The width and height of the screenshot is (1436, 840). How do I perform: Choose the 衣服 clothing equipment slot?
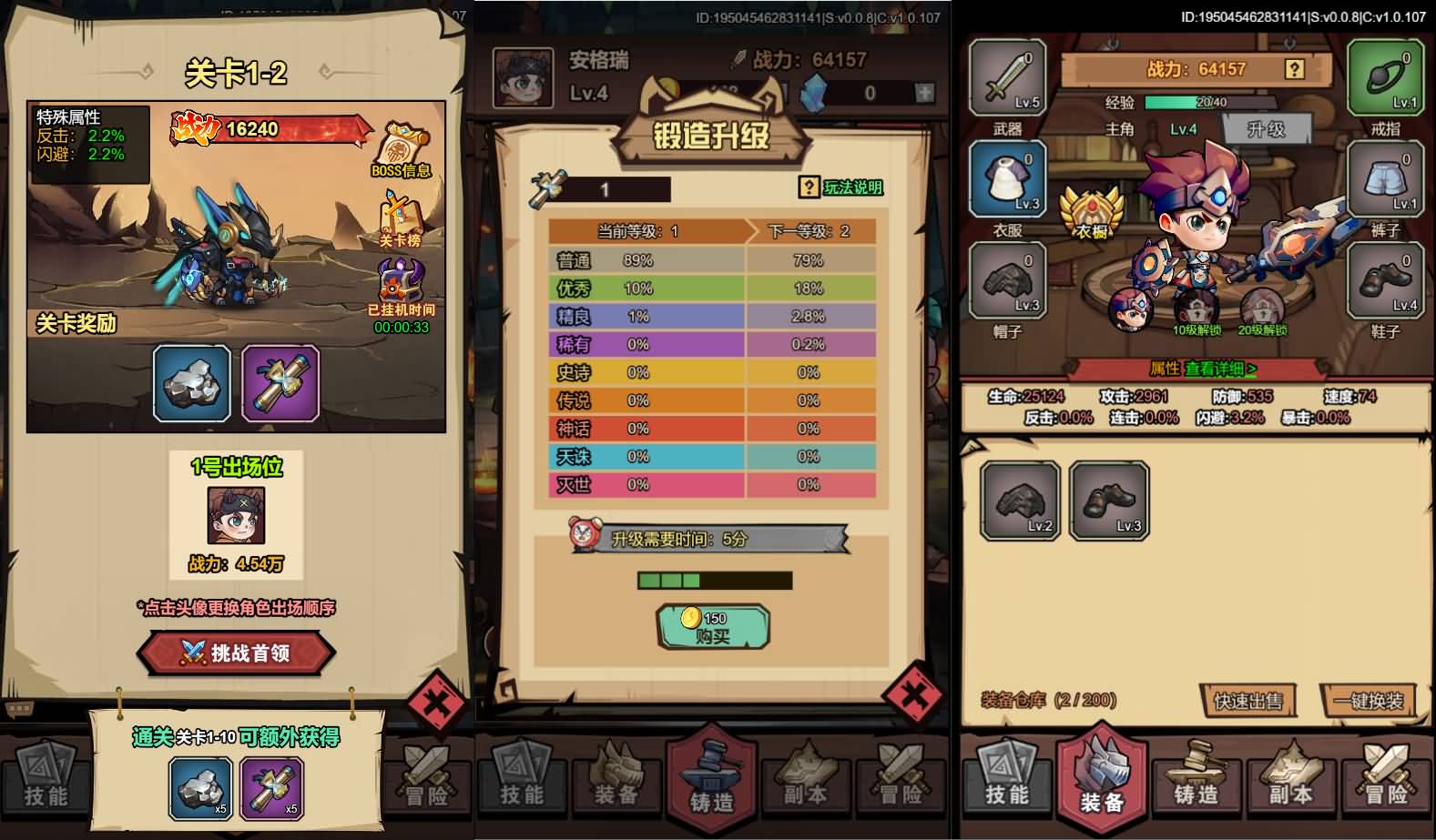pos(1007,180)
